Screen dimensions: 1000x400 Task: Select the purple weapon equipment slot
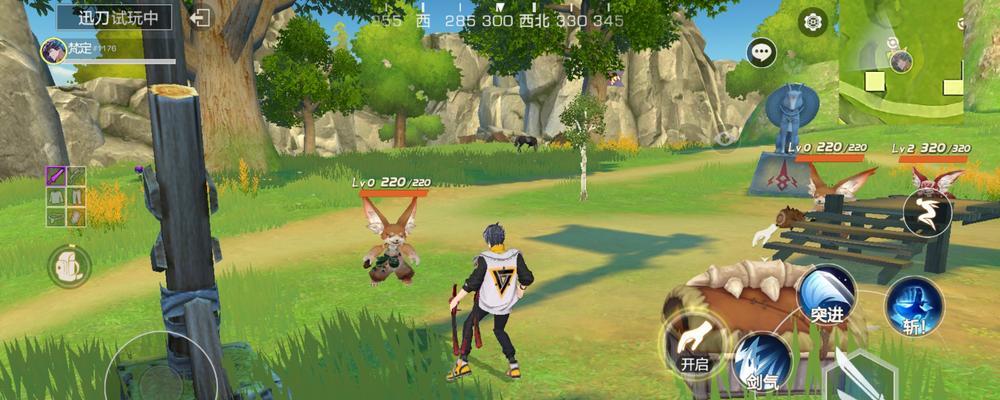click(x=56, y=177)
